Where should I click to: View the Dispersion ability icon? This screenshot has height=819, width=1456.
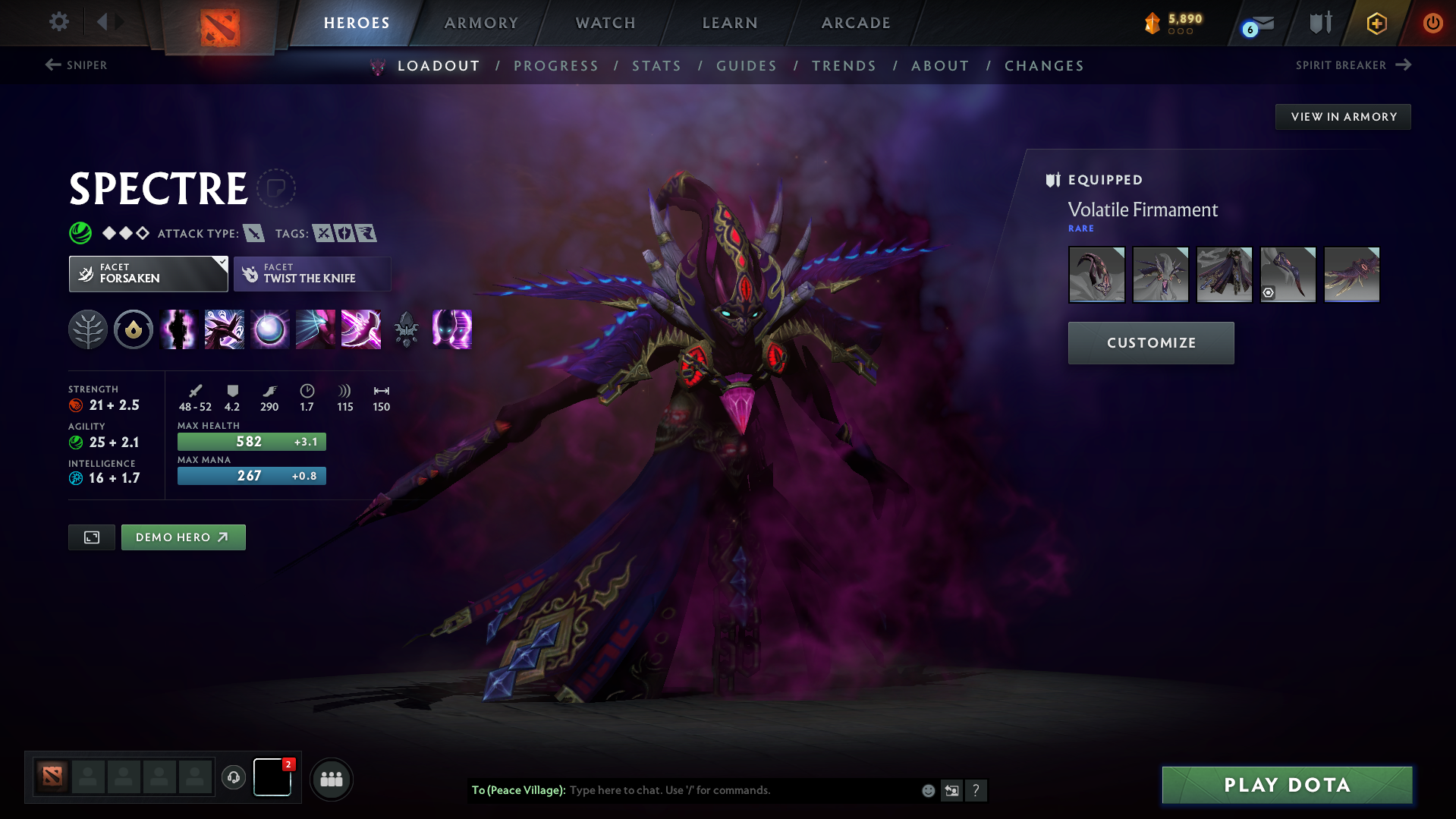[269, 329]
